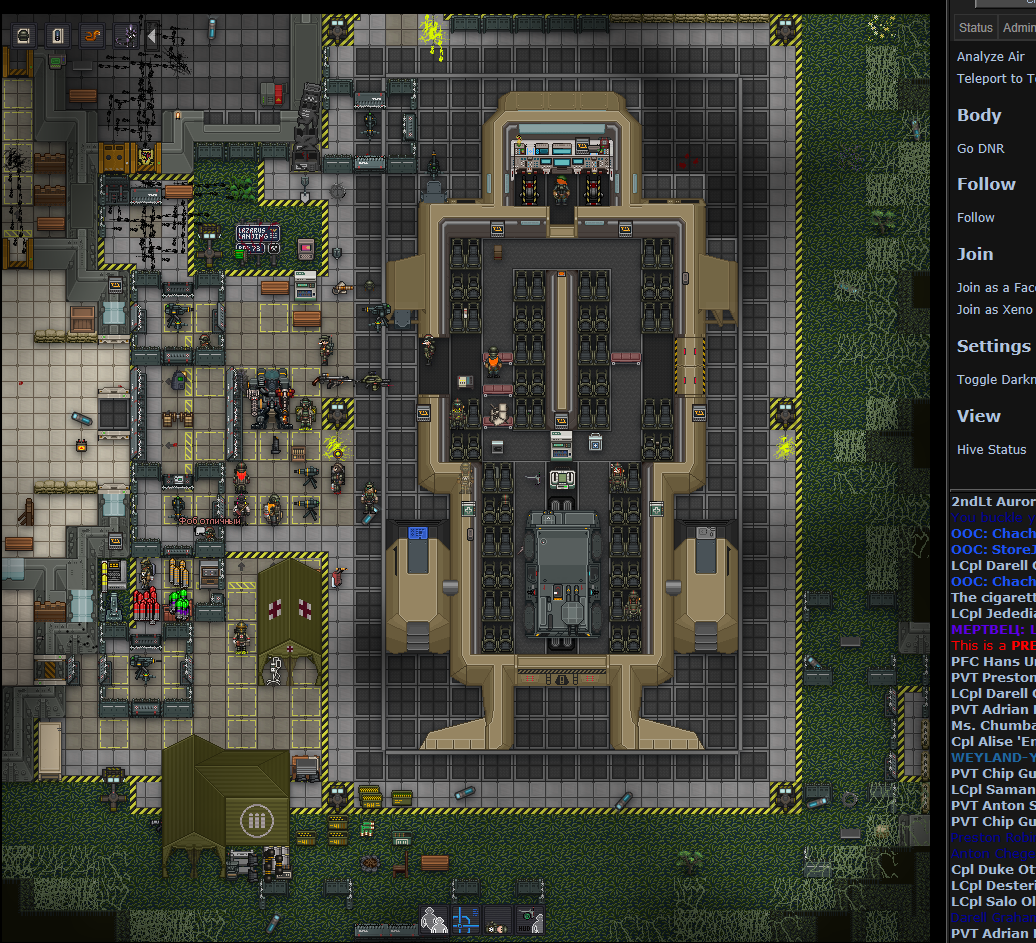Select the orange snake HUD icon
This screenshot has width=1036, height=943.
tap(93, 36)
